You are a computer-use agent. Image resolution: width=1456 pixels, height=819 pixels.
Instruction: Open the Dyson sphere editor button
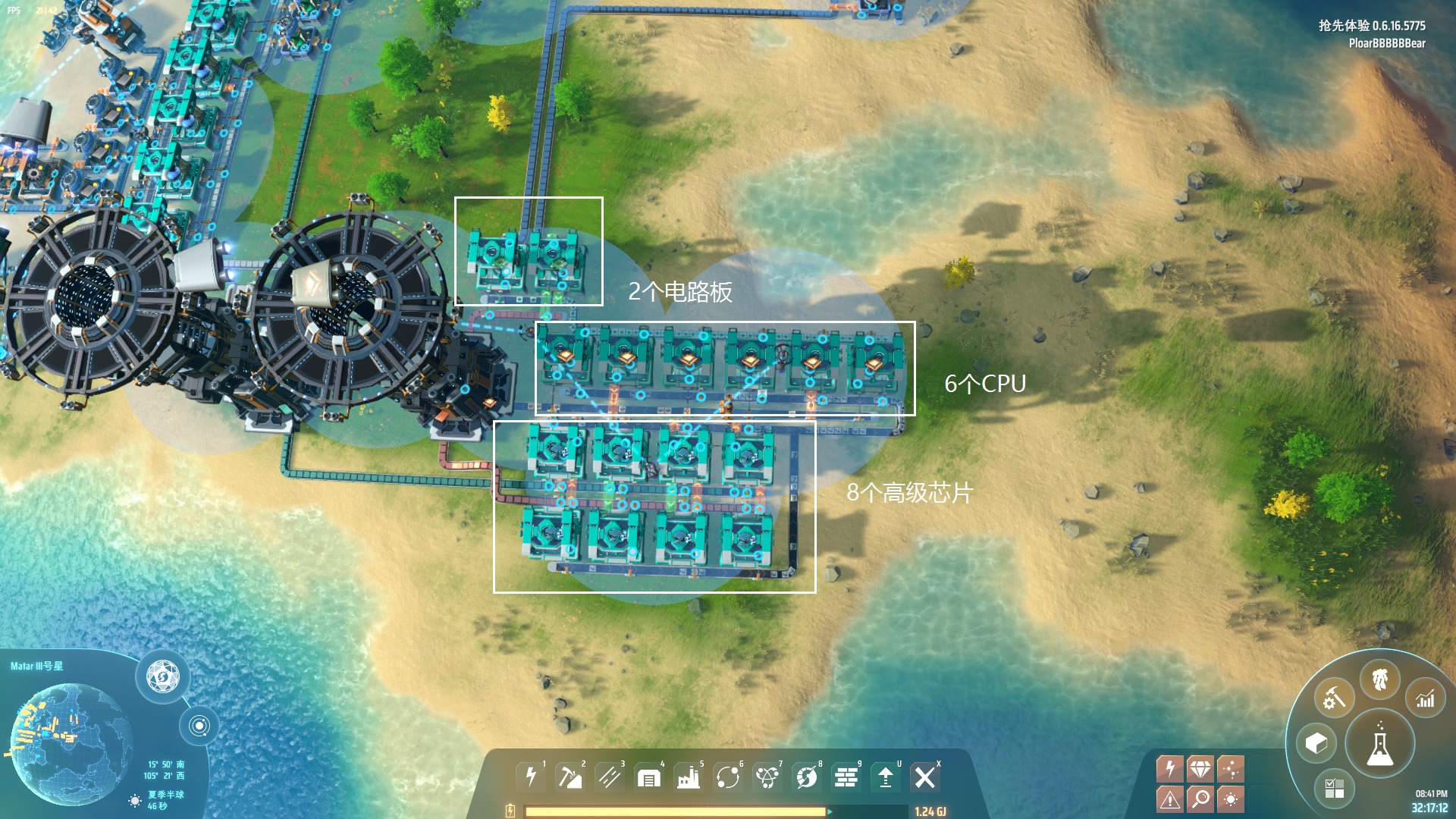(x=162, y=676)
